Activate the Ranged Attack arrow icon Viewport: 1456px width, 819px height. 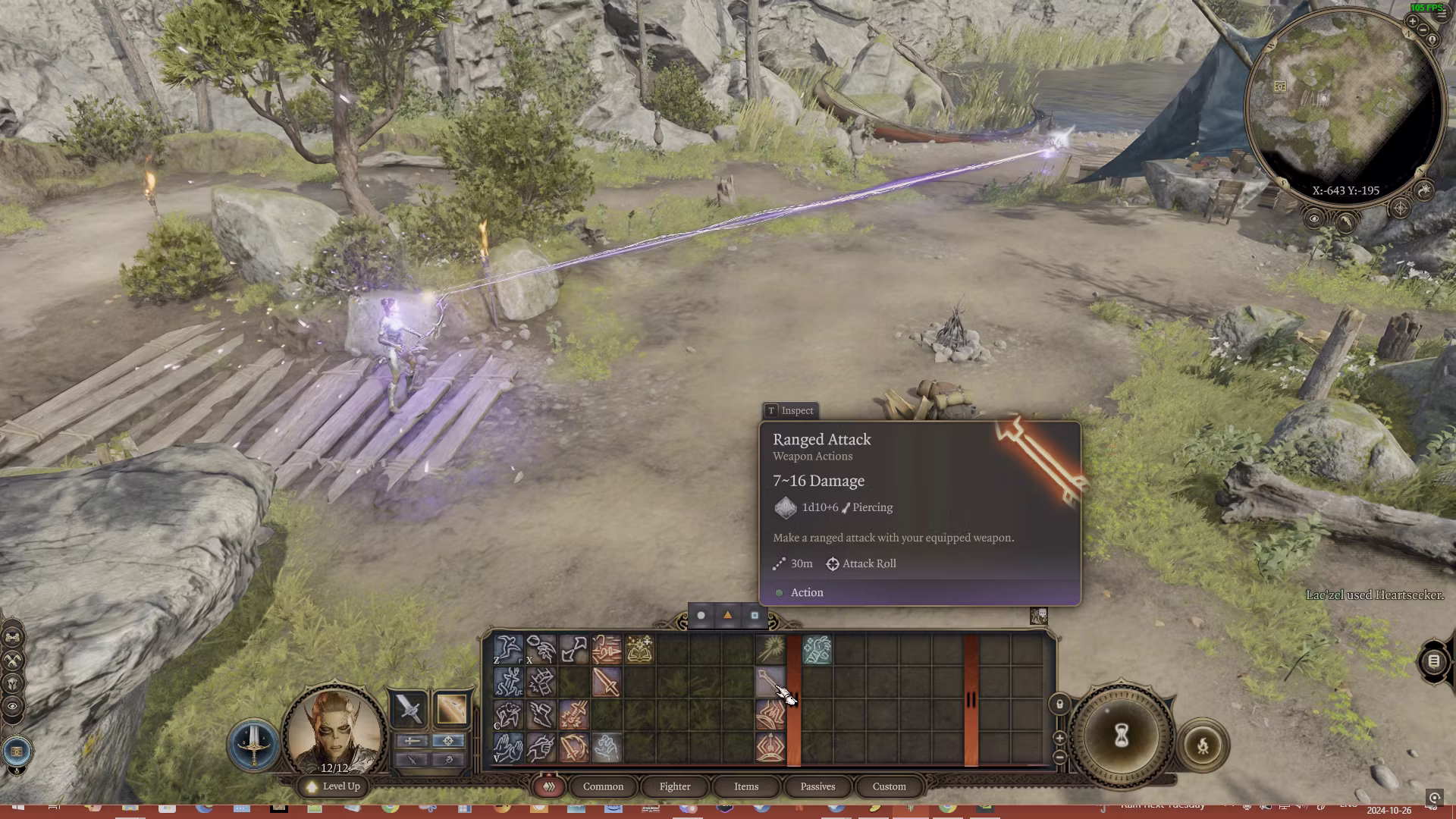(770, 682)
